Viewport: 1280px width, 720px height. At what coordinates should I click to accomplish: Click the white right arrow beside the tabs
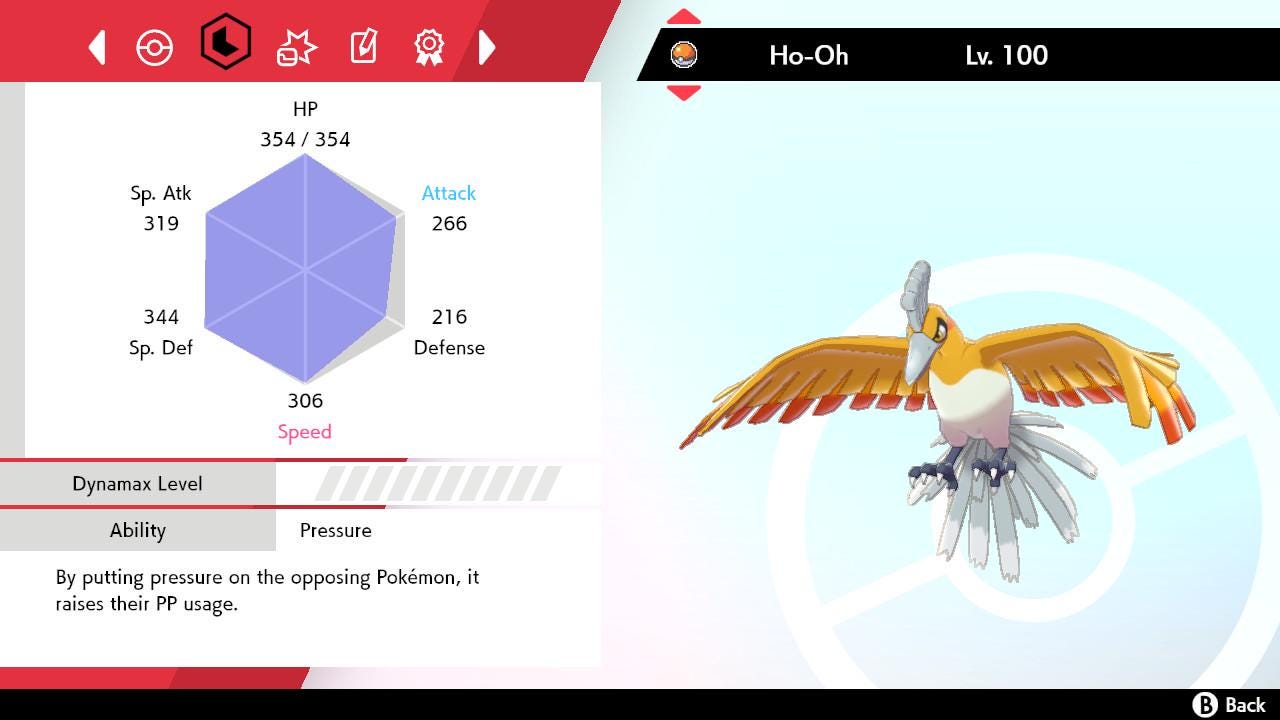coord(487,47)
